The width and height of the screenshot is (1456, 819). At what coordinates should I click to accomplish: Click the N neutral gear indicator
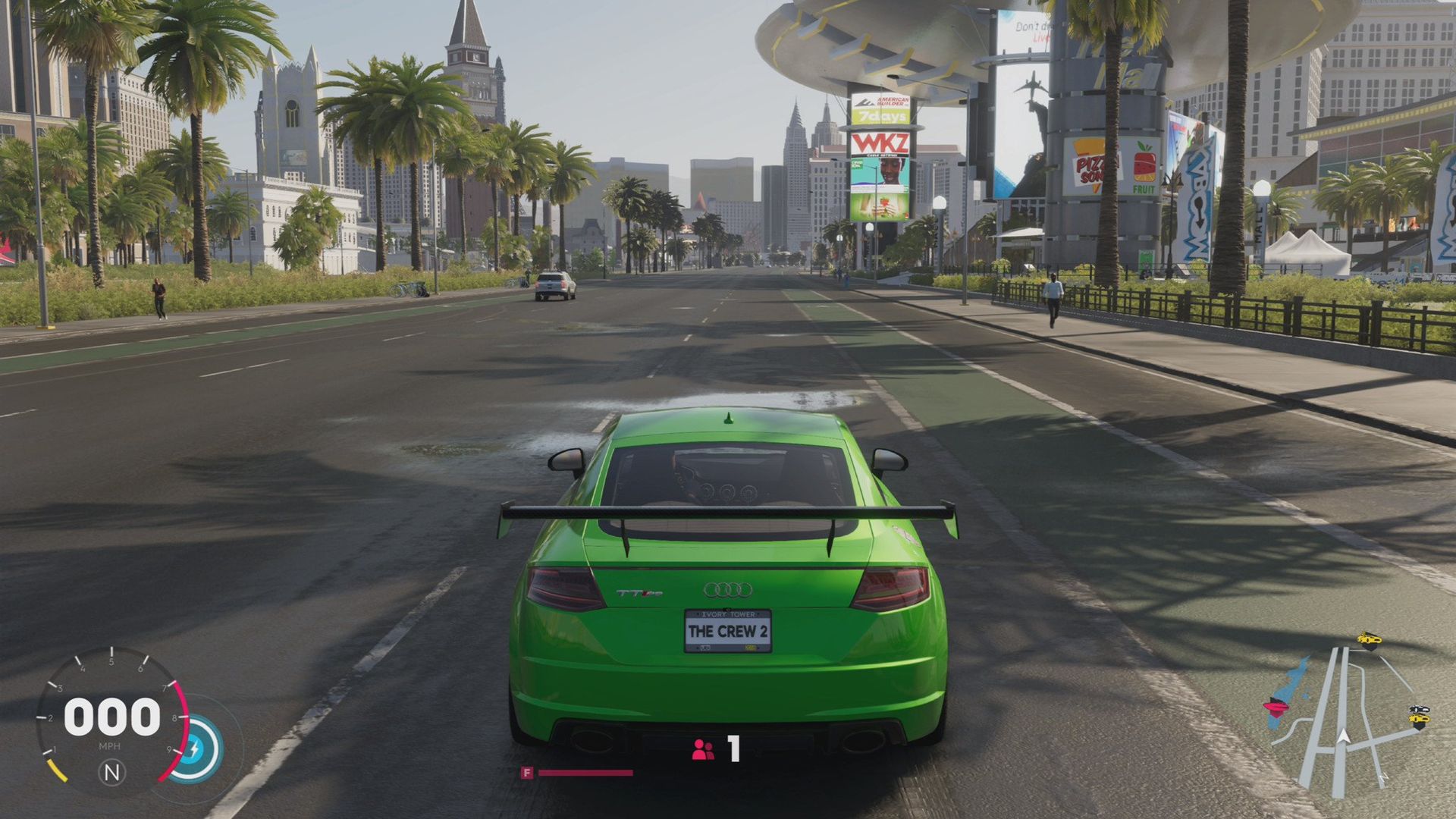112,772
